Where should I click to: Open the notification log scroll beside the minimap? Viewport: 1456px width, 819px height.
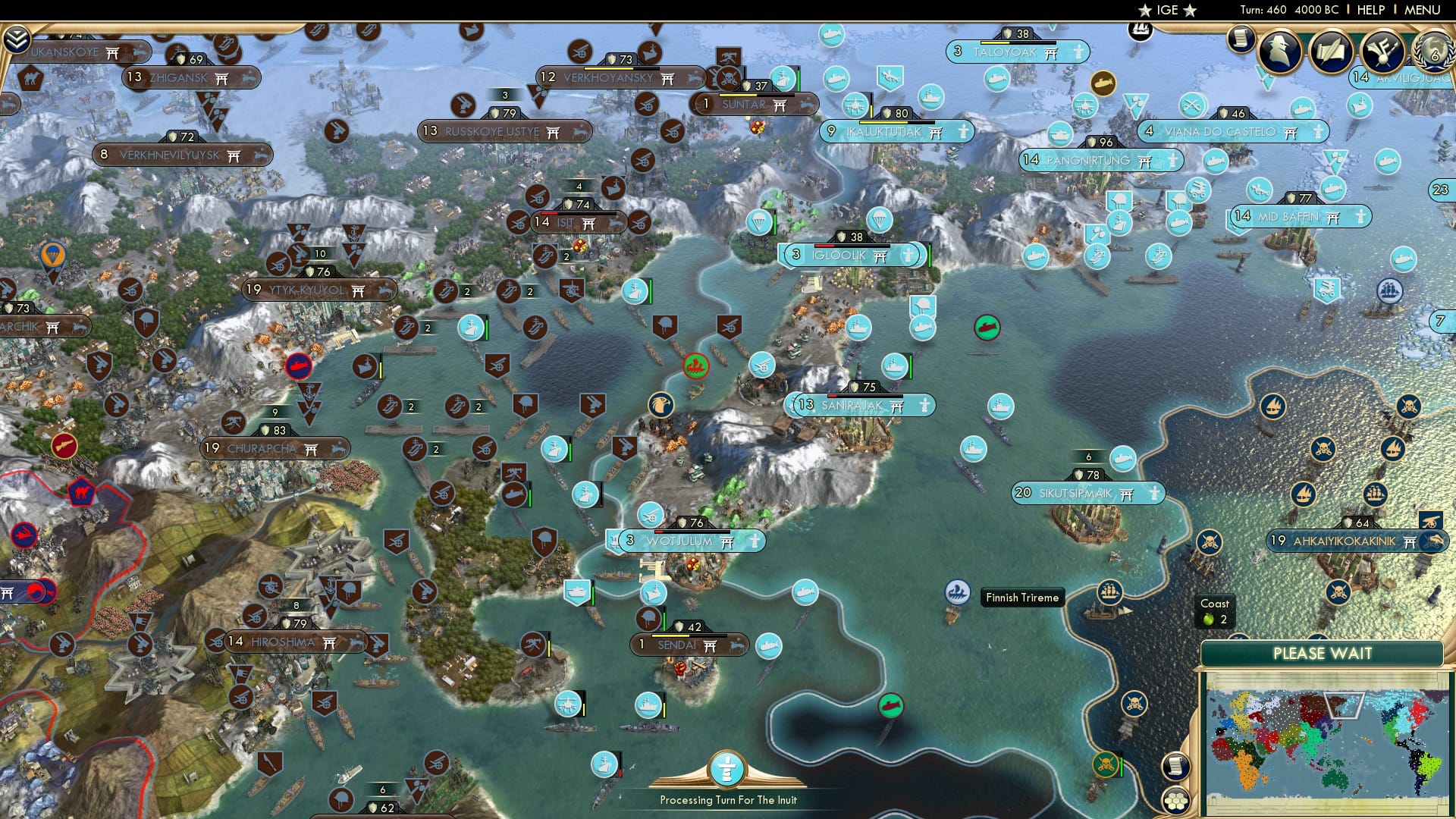coord(1175,766)
